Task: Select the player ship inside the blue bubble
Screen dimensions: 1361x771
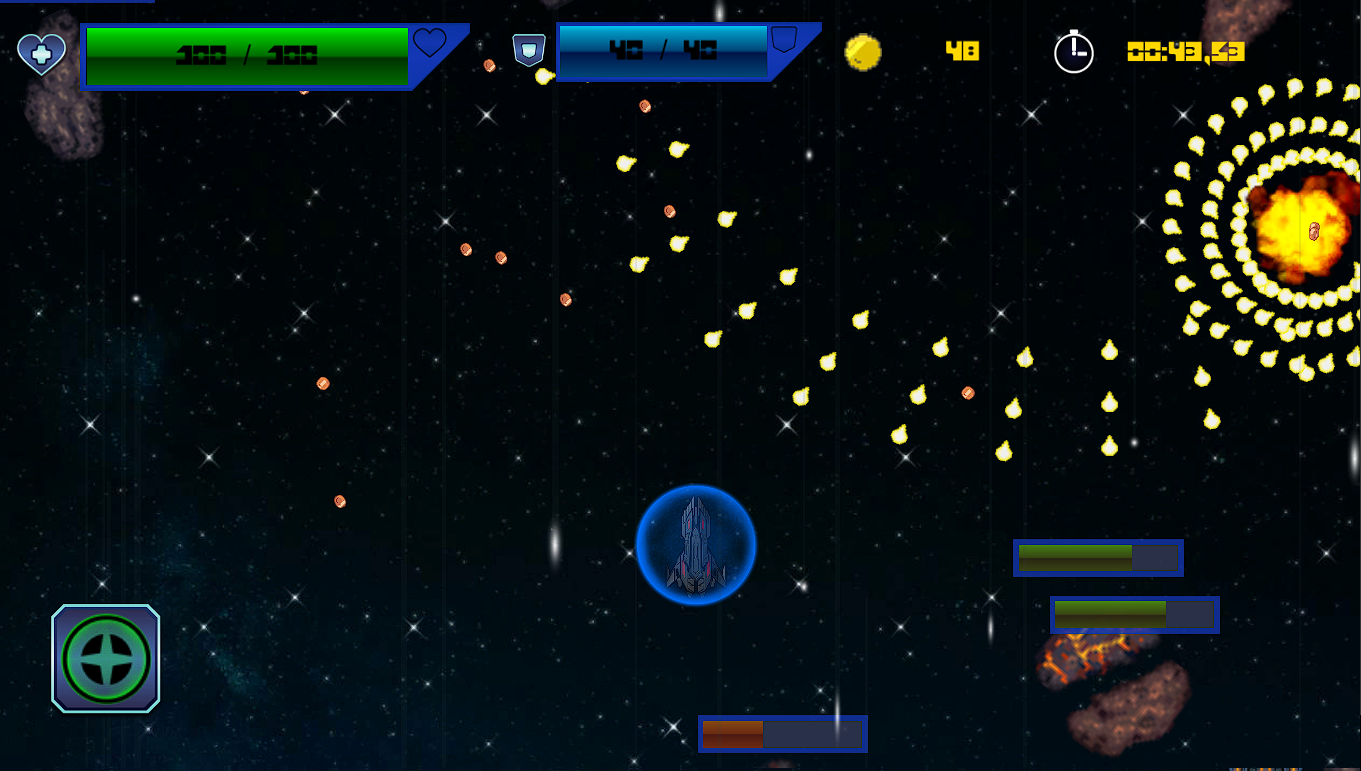Action: pos(696,545)
